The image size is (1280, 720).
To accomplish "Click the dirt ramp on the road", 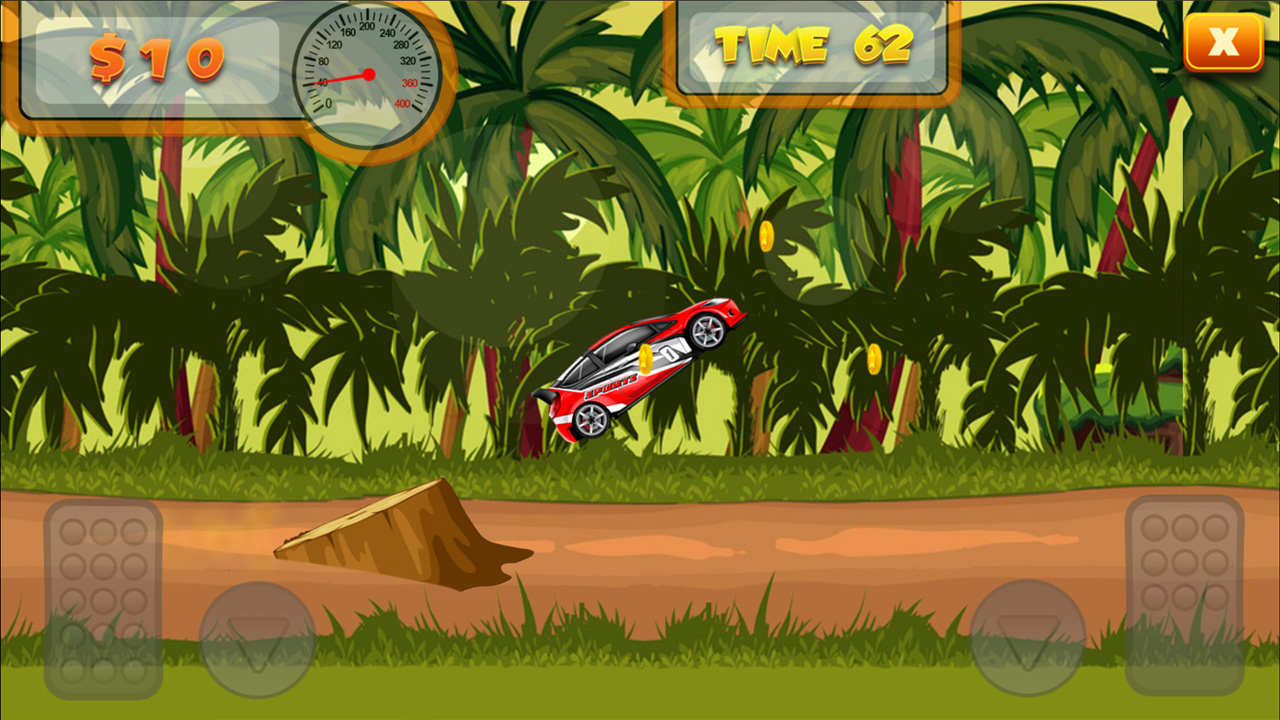I will (400, 535).
